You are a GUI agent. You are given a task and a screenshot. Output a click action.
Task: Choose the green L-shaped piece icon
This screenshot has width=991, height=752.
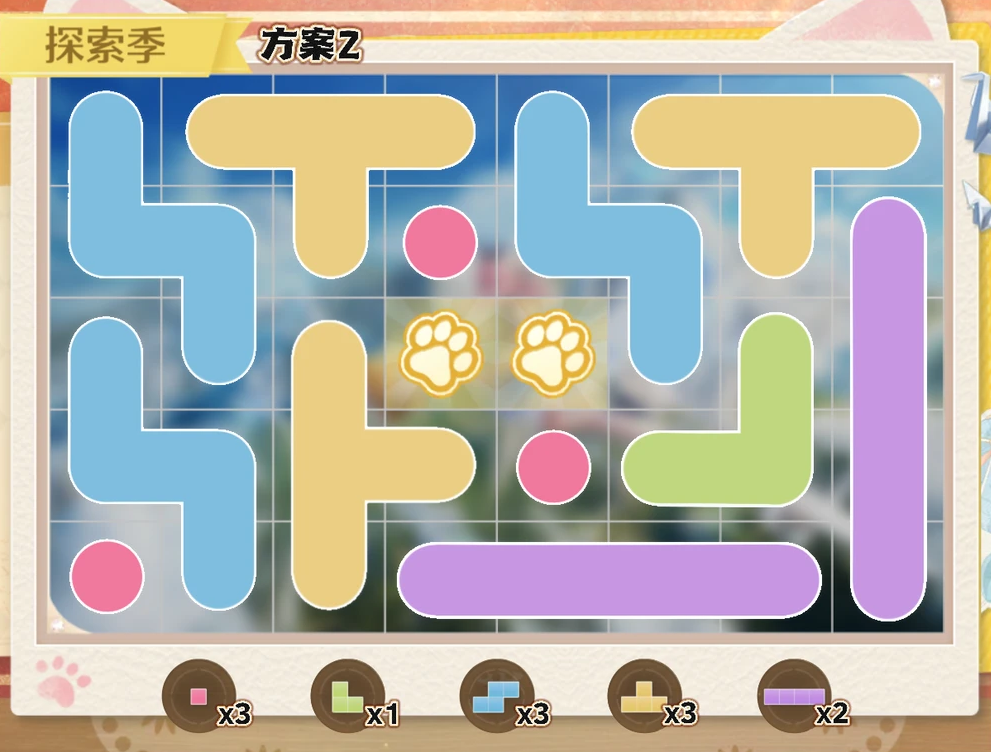pos(345,696)
